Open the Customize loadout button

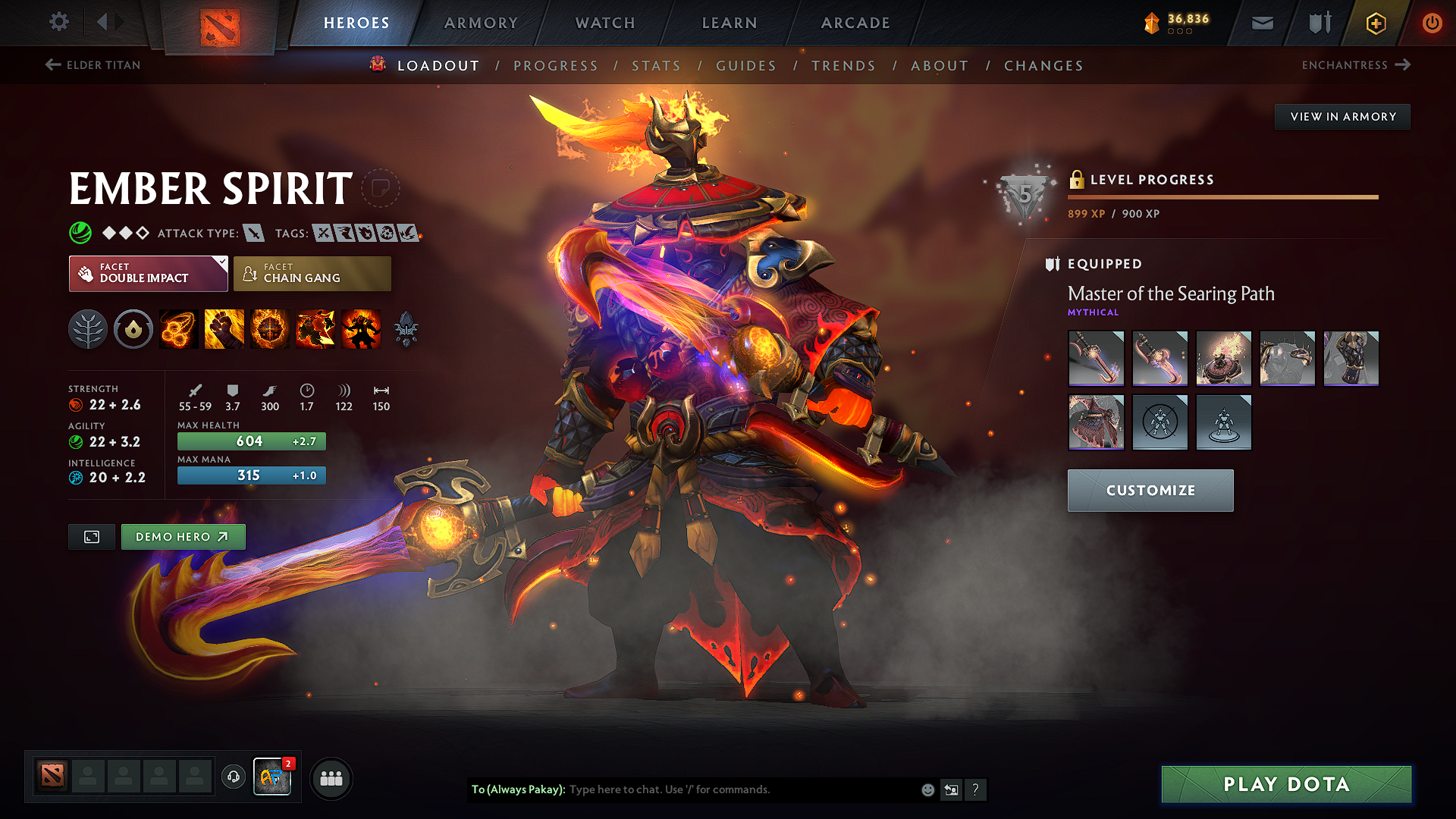point(1150,491)
